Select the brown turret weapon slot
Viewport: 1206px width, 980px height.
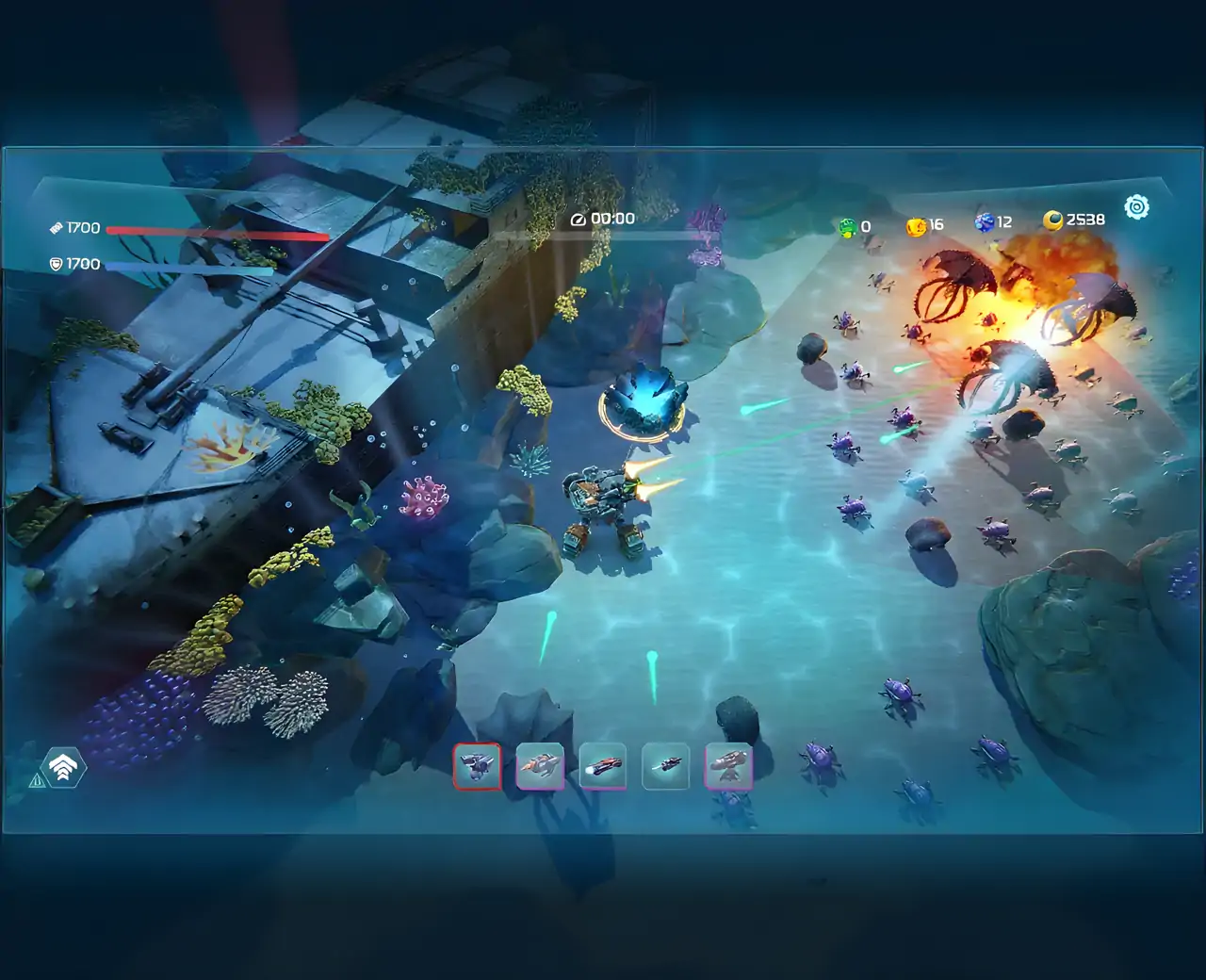pos(728,766)
